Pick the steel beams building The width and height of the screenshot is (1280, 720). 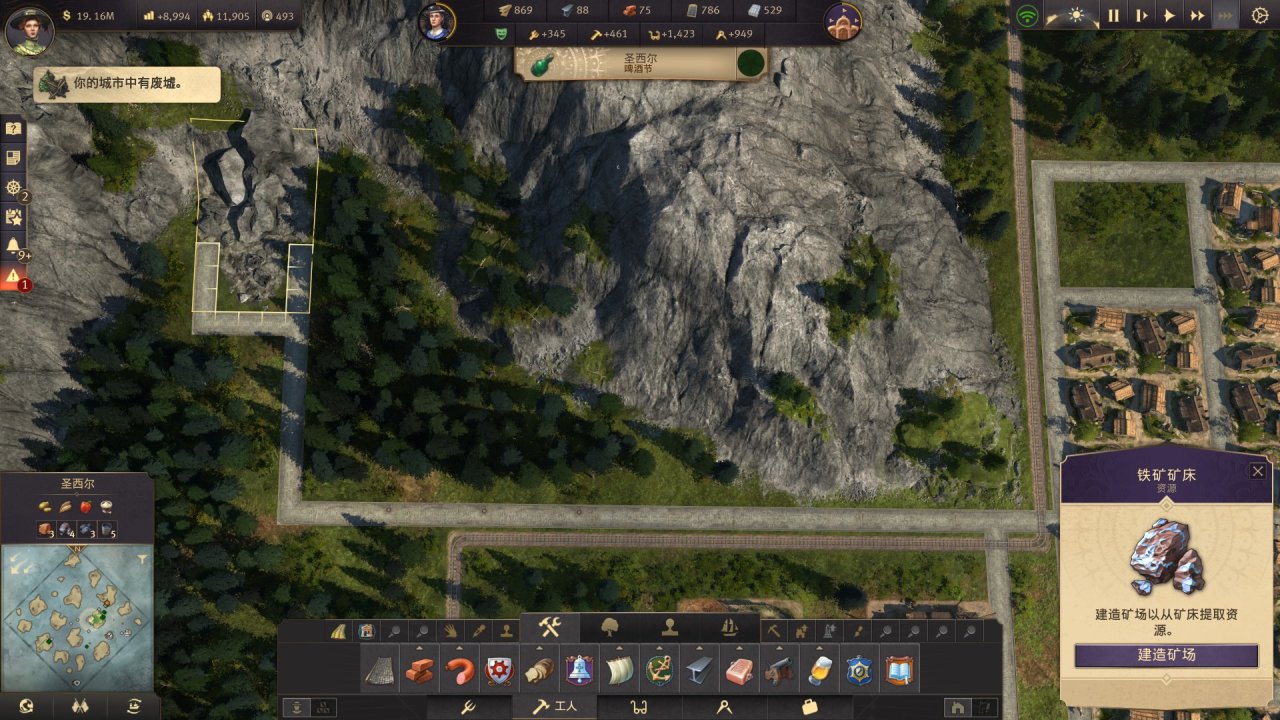[698, 670]
